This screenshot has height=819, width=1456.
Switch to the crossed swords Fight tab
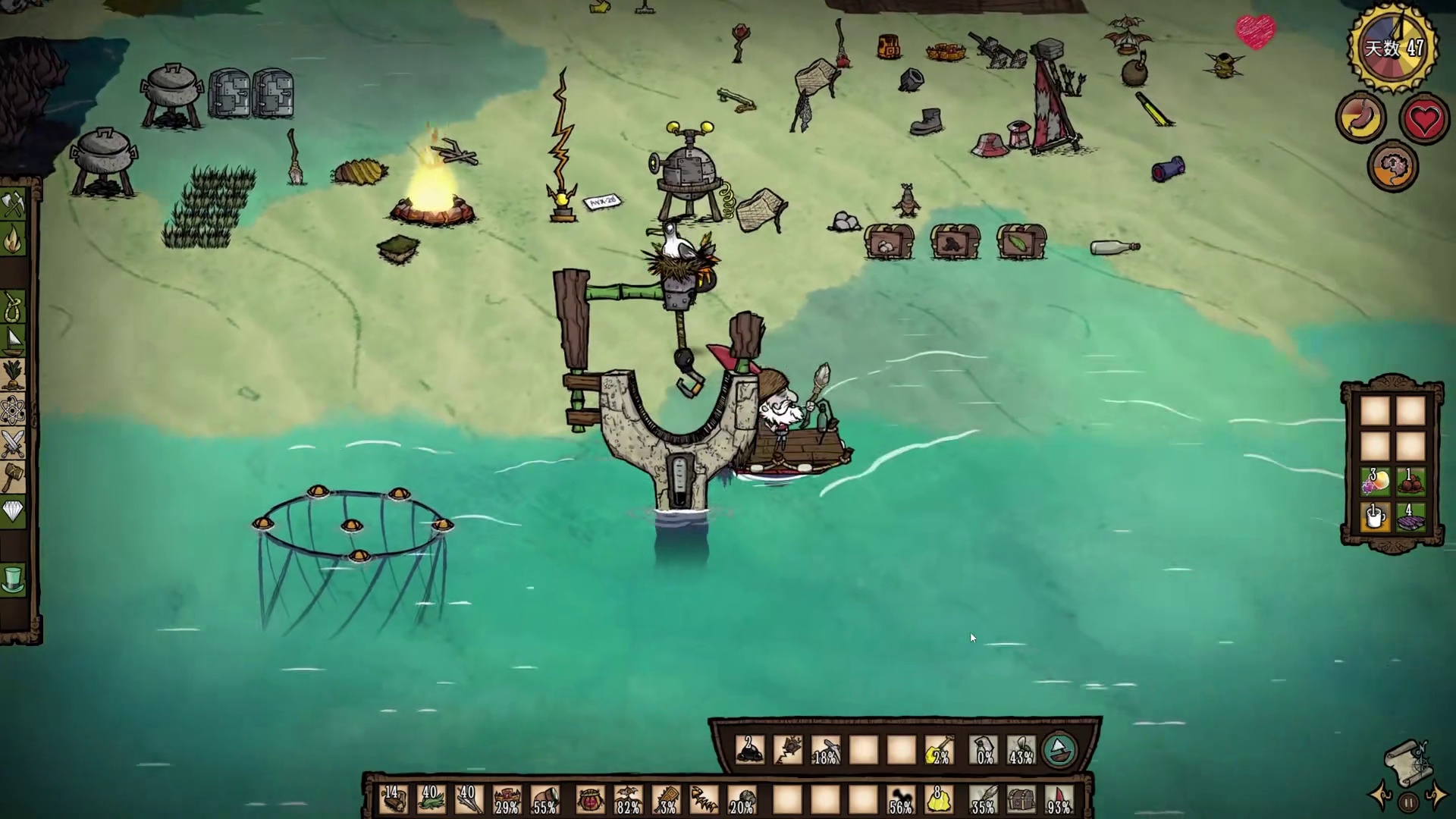pos(14,444)
